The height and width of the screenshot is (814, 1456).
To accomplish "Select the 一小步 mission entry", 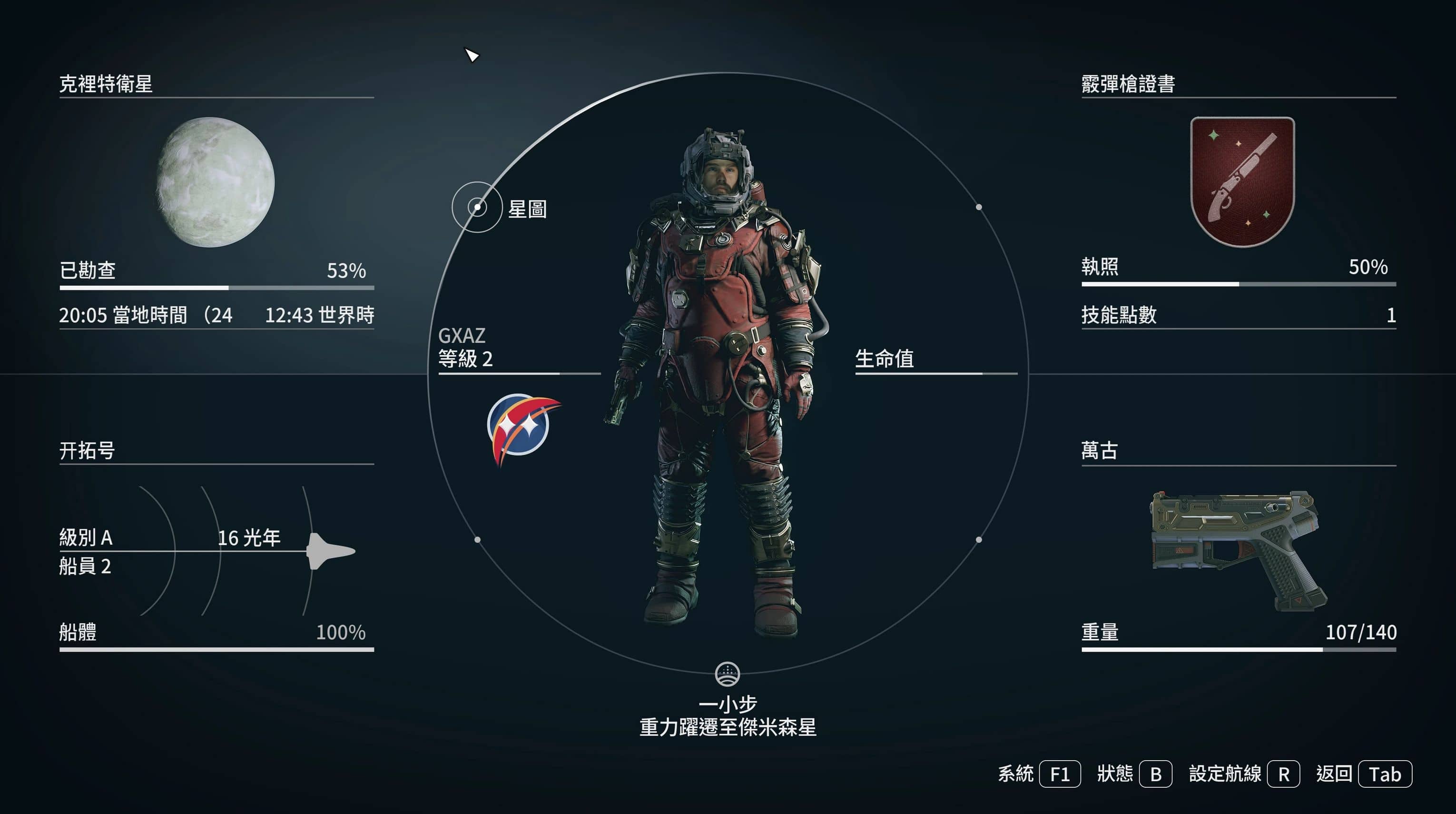I will coord(728,705).
